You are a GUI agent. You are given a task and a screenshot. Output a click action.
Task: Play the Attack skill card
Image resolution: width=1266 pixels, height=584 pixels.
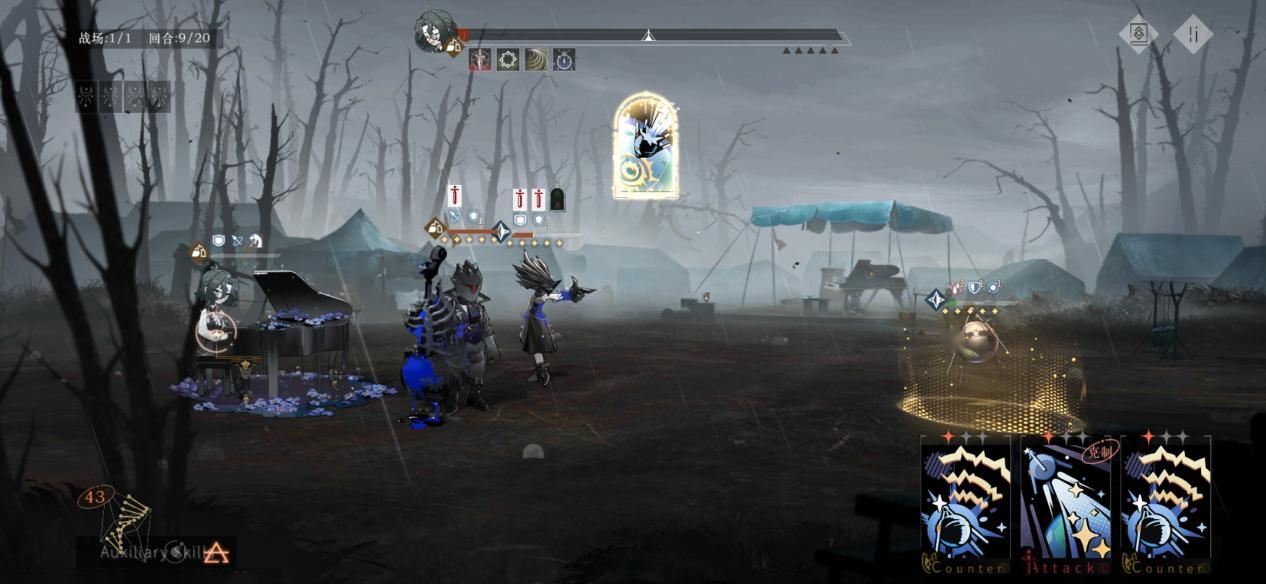tap(1065, 505)
